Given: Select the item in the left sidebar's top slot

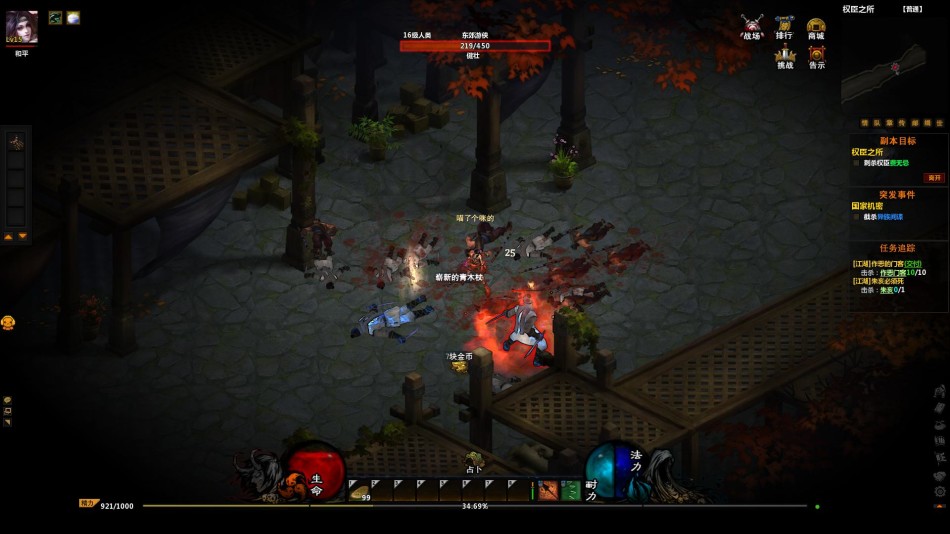Looking at the screenshot, I should pos(15,143).
